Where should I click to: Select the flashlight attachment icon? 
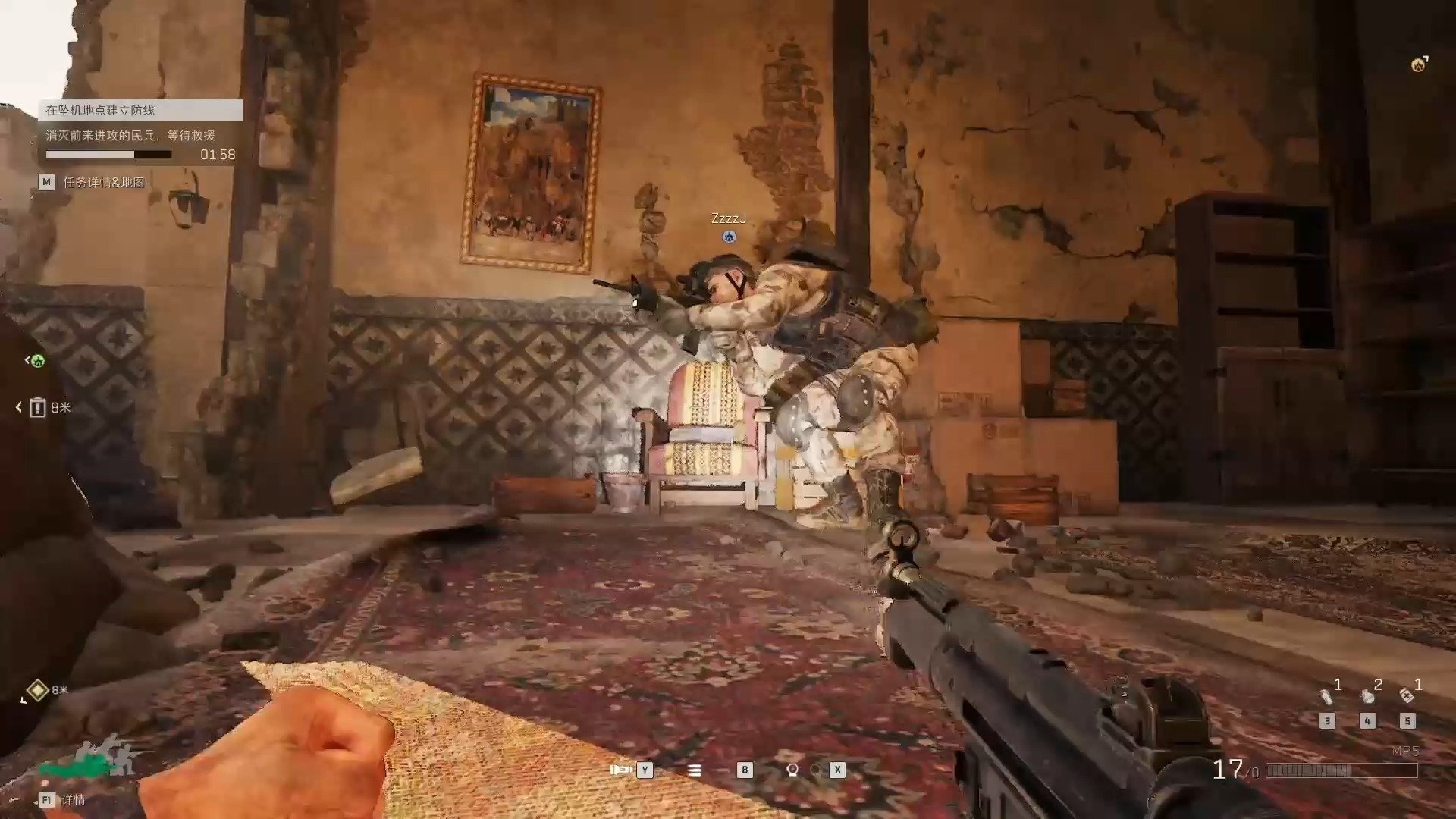click(x=621, y=770)
